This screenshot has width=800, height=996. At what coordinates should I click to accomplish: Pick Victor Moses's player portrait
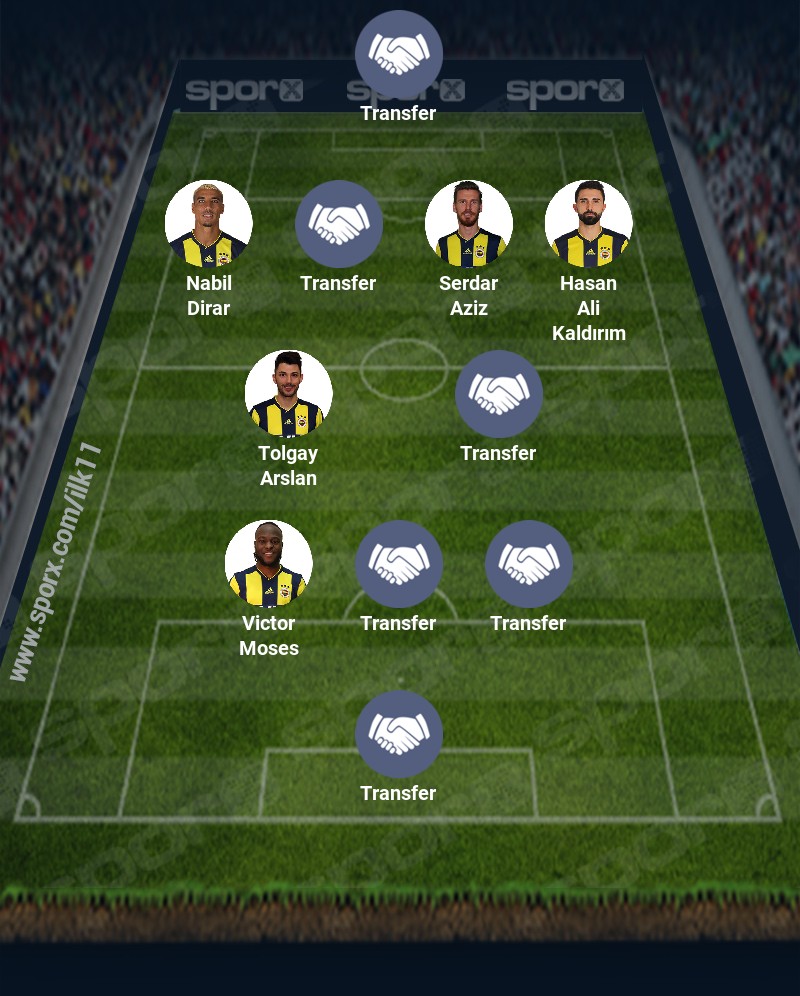268,564
